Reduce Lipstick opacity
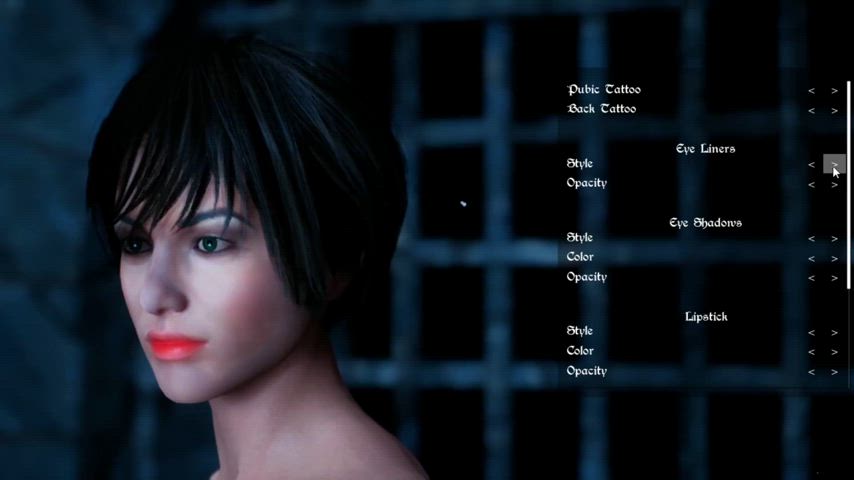This screenshot has height=480, width=854. (812, 373)
